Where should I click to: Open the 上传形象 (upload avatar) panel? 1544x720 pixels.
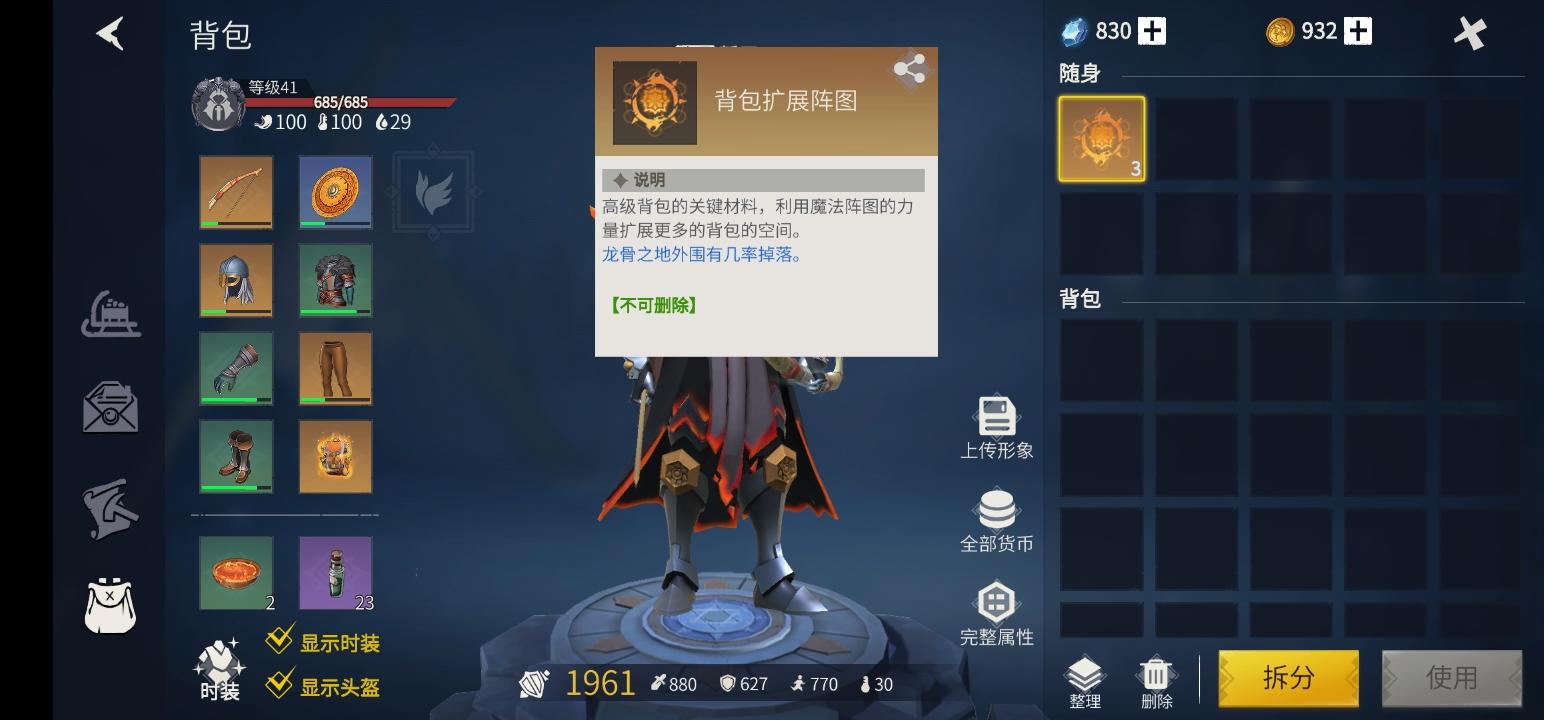point(995,424)
